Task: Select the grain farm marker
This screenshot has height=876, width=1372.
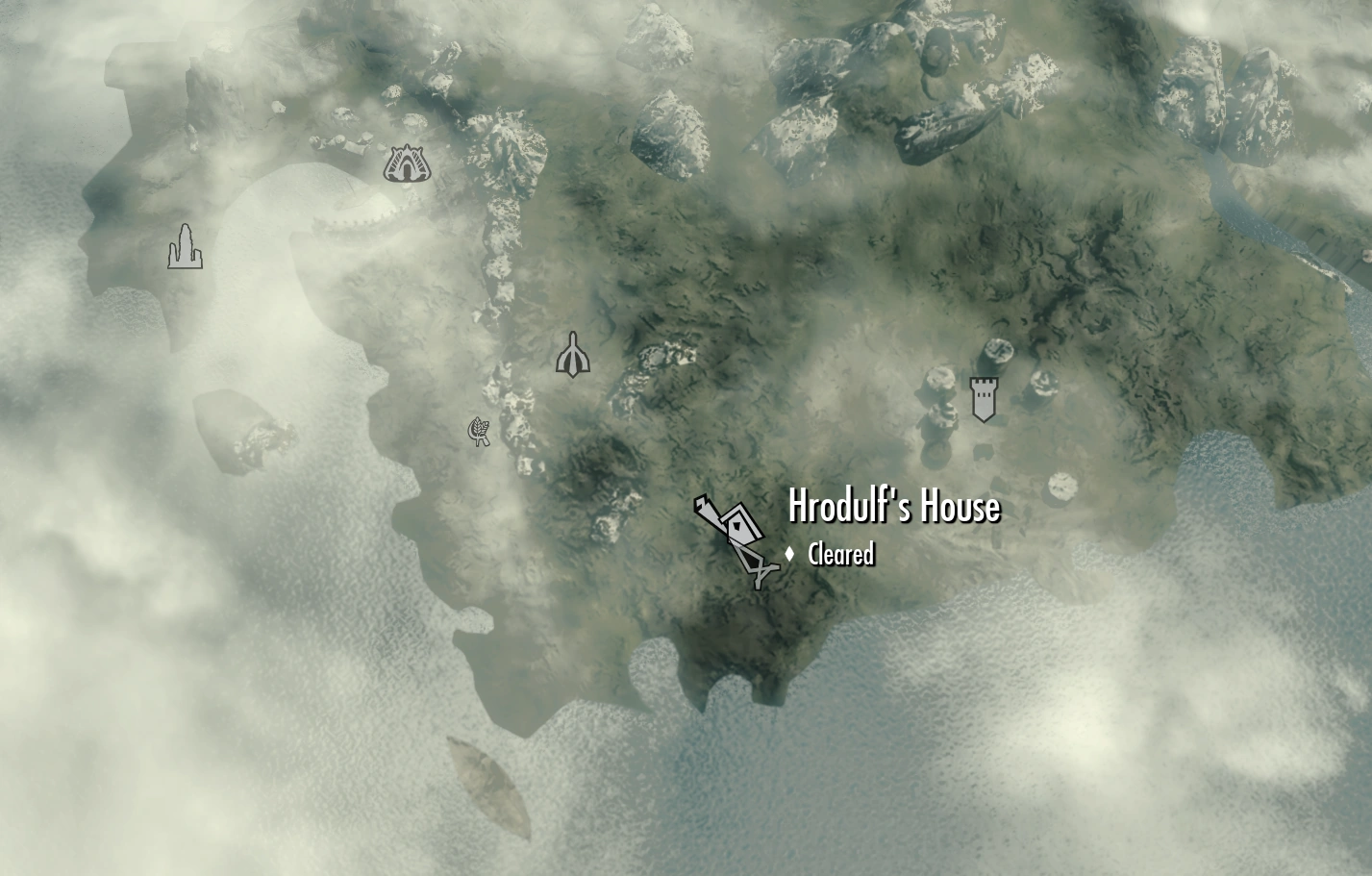Action: coord(478,431)
